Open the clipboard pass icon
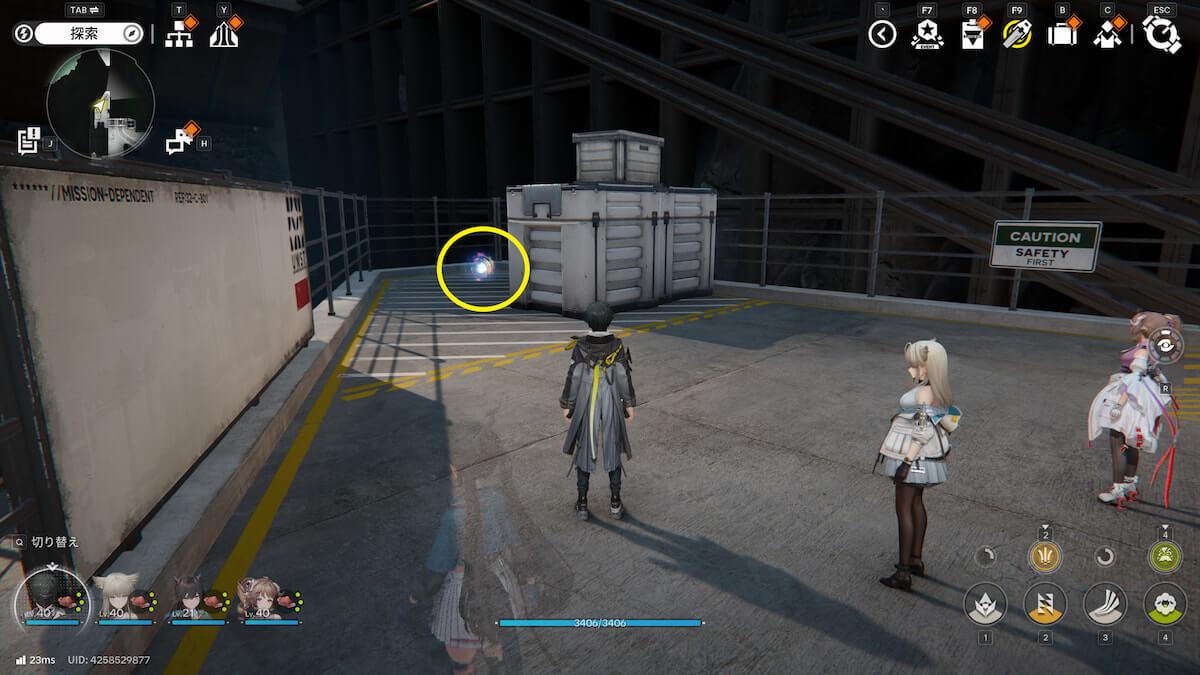The height and width of the screenshot is (675, 1200). [971, 35]
